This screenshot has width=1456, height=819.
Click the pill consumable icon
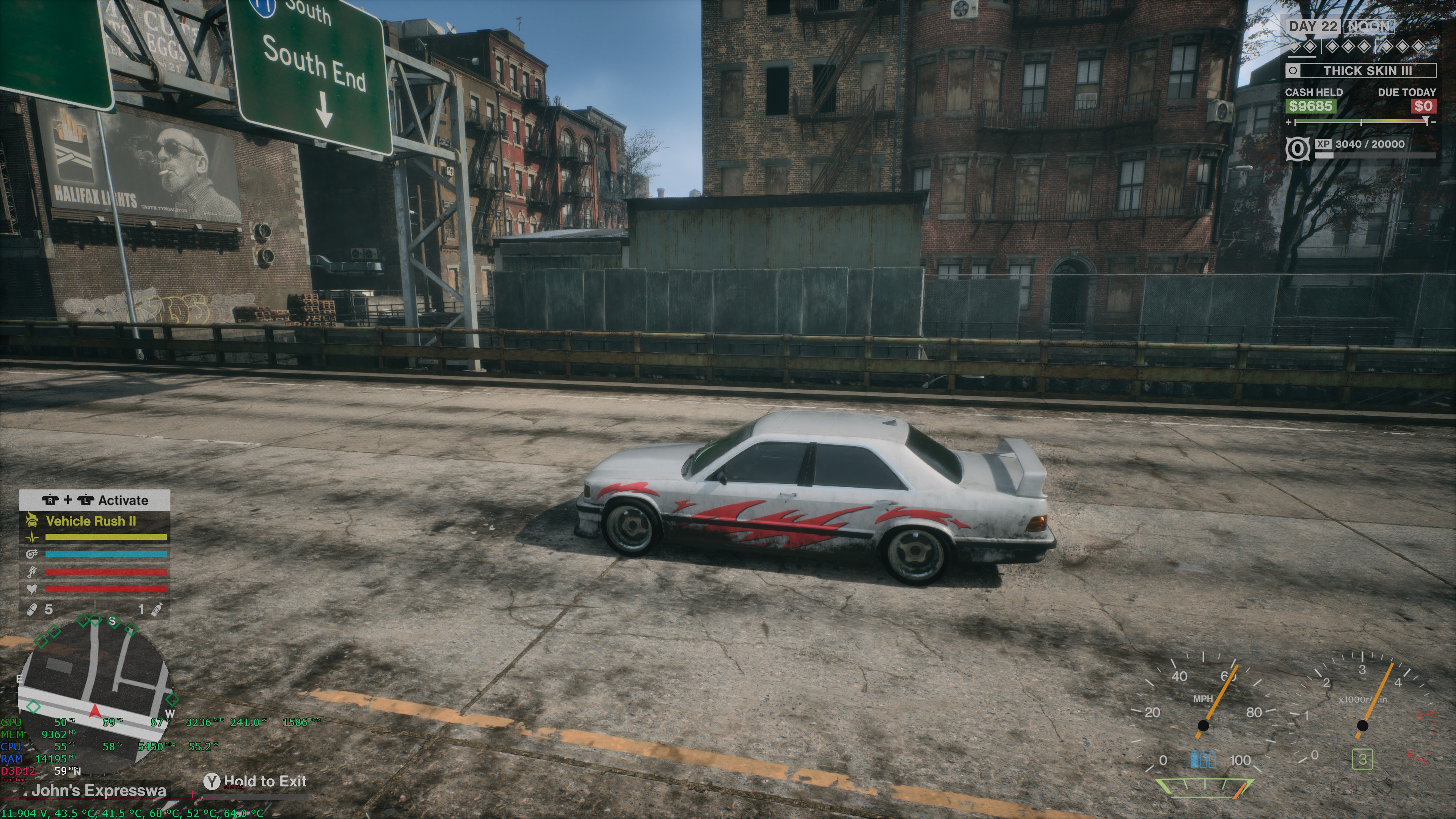[32, 609]
